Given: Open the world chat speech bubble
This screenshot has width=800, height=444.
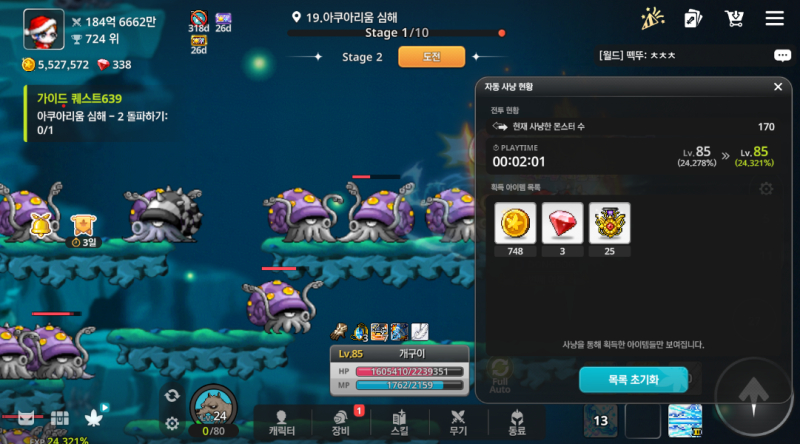Looking at the screenshot, I should tap(782, 56).
